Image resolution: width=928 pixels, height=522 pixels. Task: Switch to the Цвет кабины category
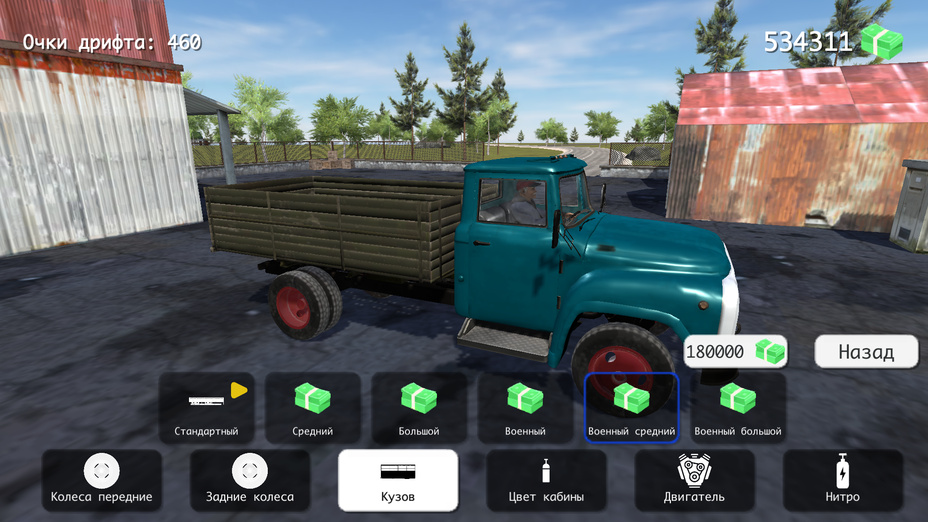click(546, 480)
